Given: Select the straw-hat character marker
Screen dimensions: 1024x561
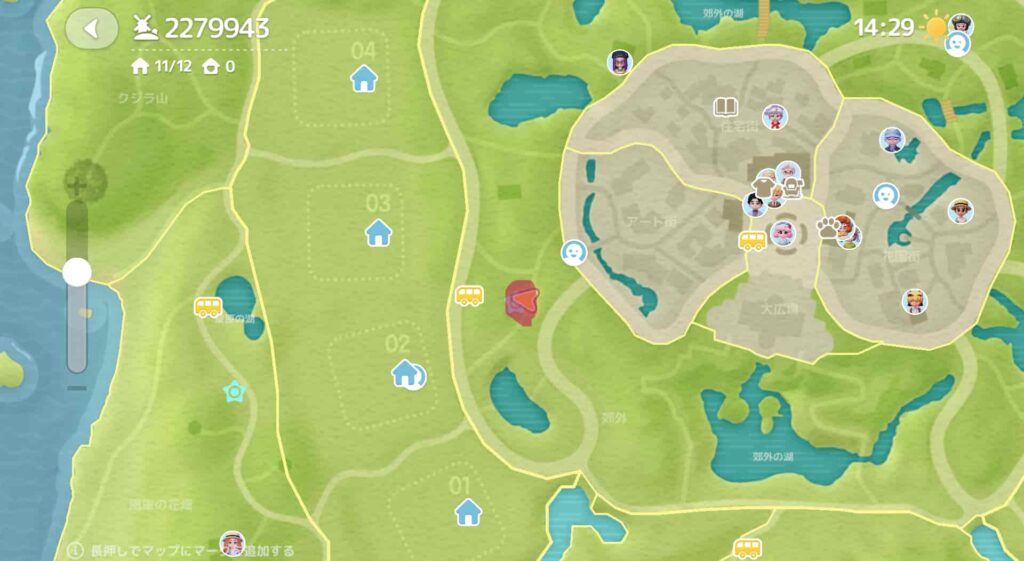Looking at the screenshot, I should tap(961, 210).
